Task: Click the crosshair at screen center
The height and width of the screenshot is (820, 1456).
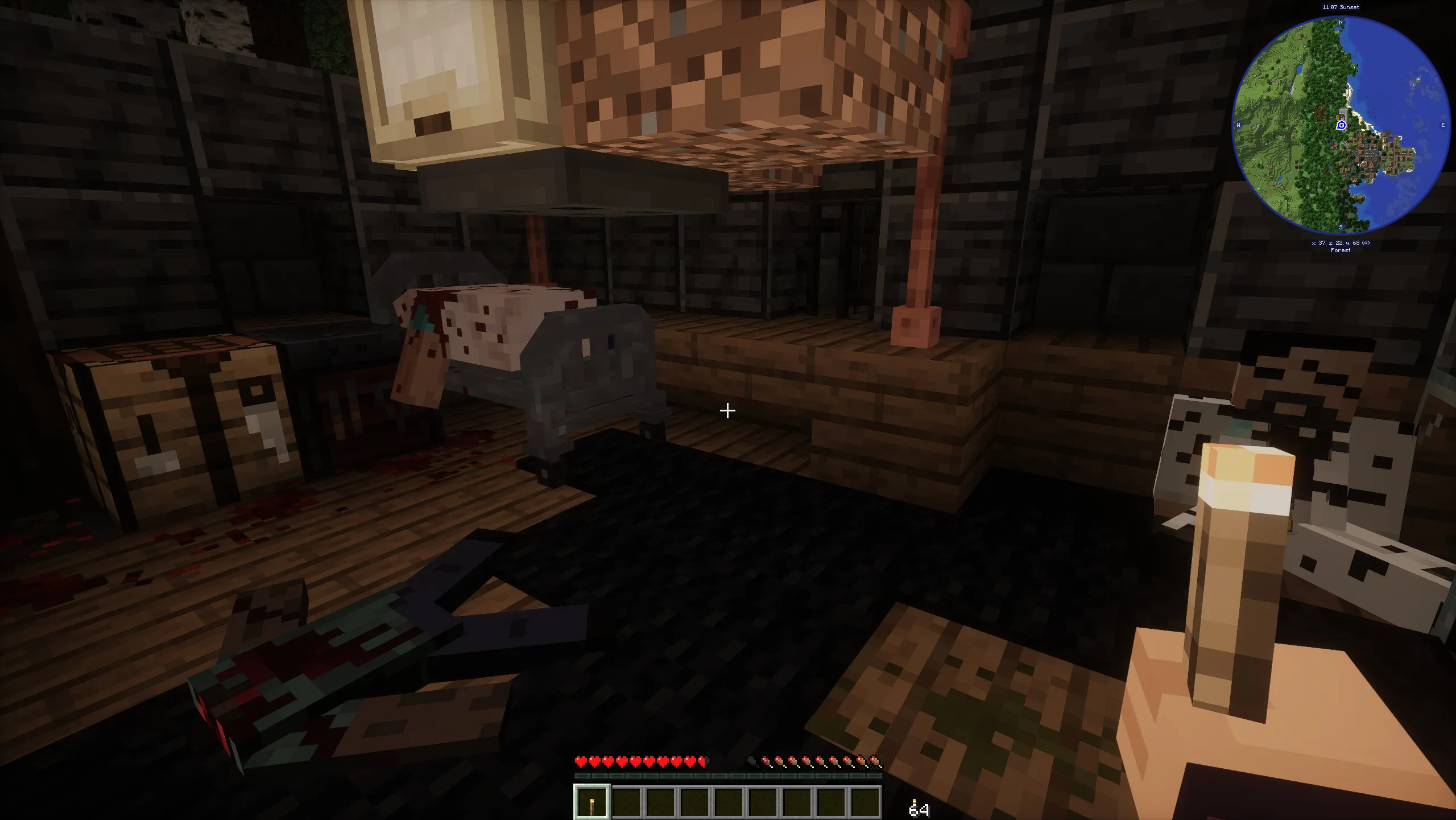Action: [x=728, y=410]
